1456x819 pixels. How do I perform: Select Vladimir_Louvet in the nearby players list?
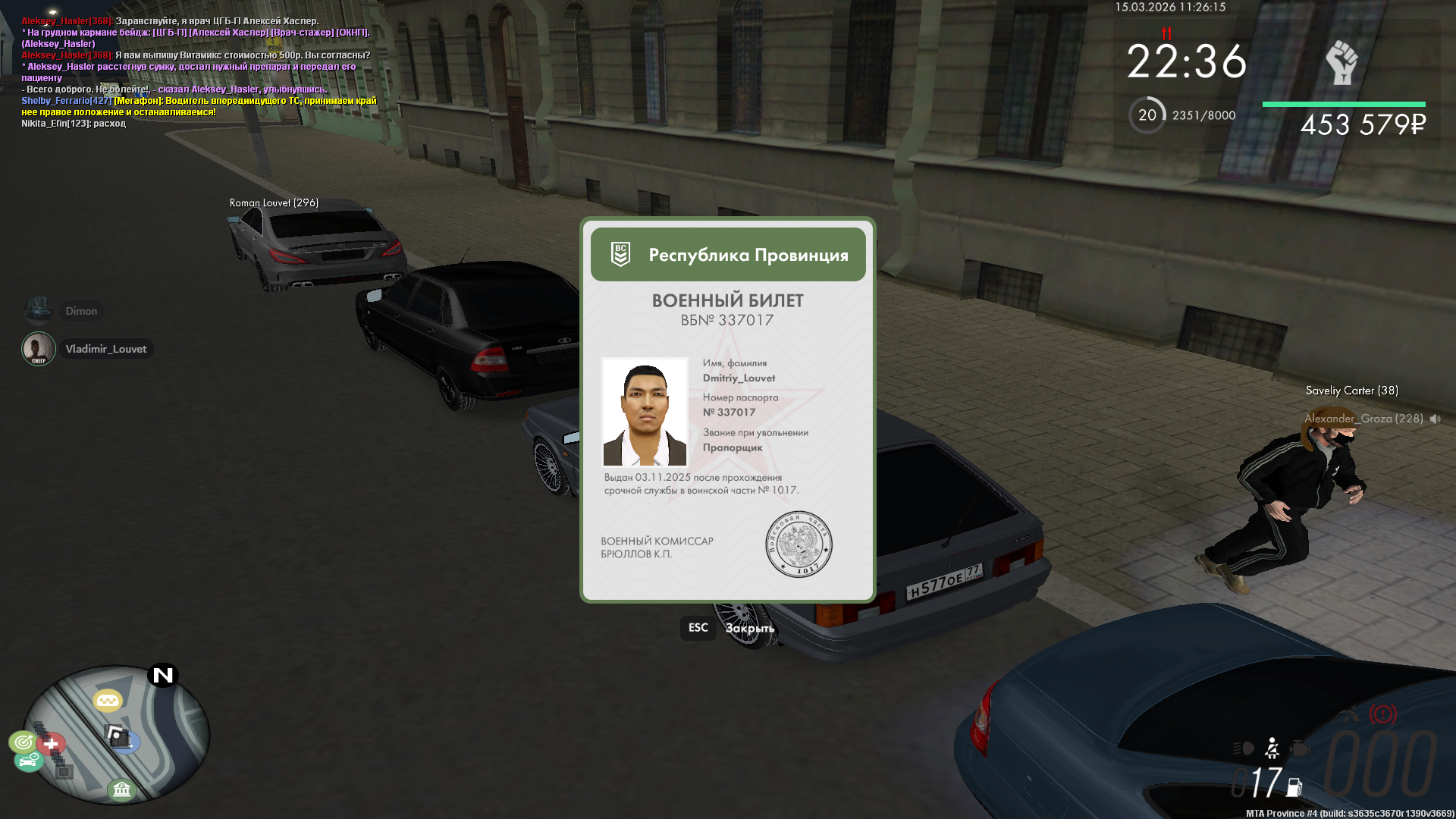point(105,349)
